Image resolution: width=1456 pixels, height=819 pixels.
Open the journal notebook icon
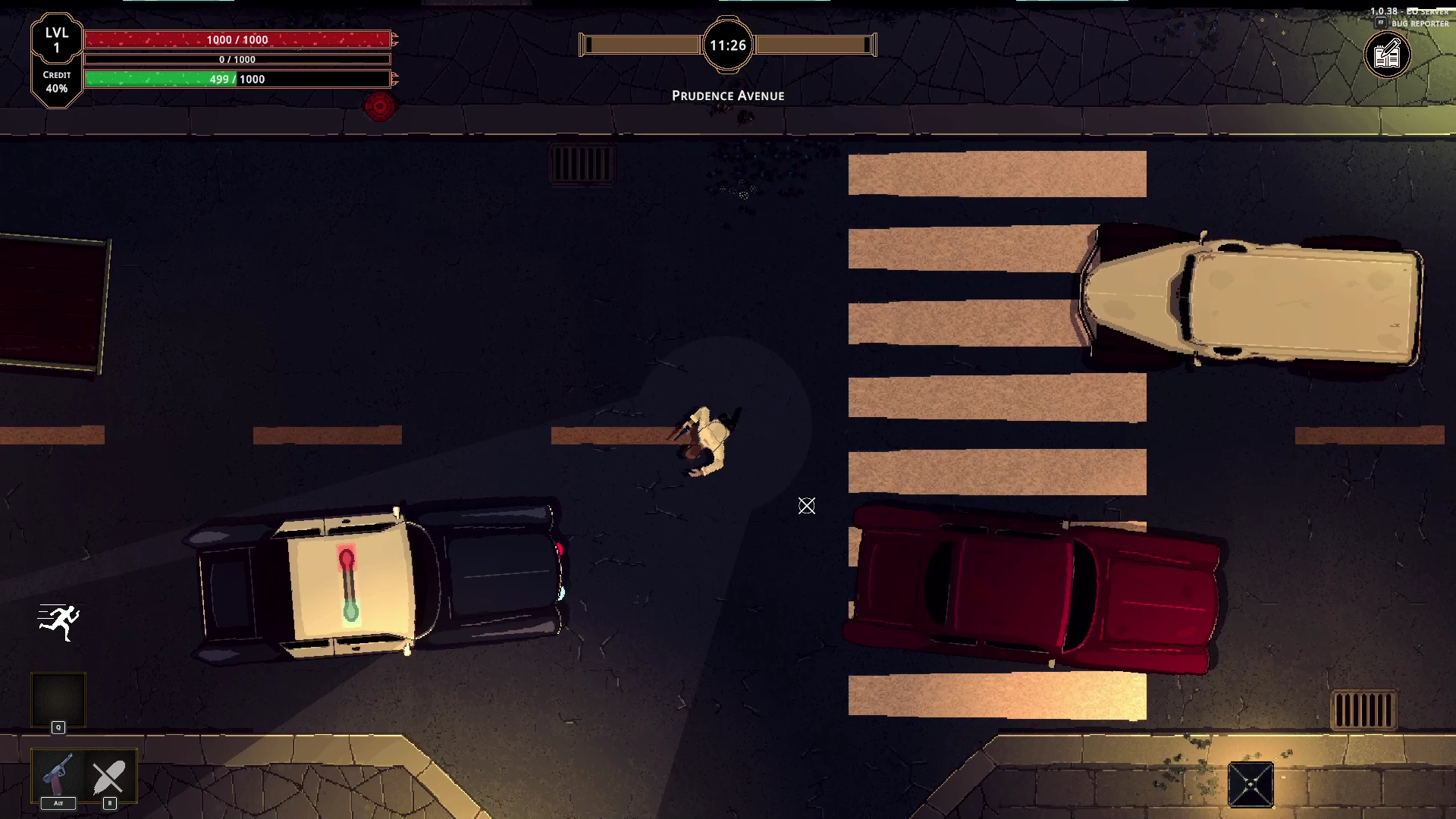[x=1387, y=55]
